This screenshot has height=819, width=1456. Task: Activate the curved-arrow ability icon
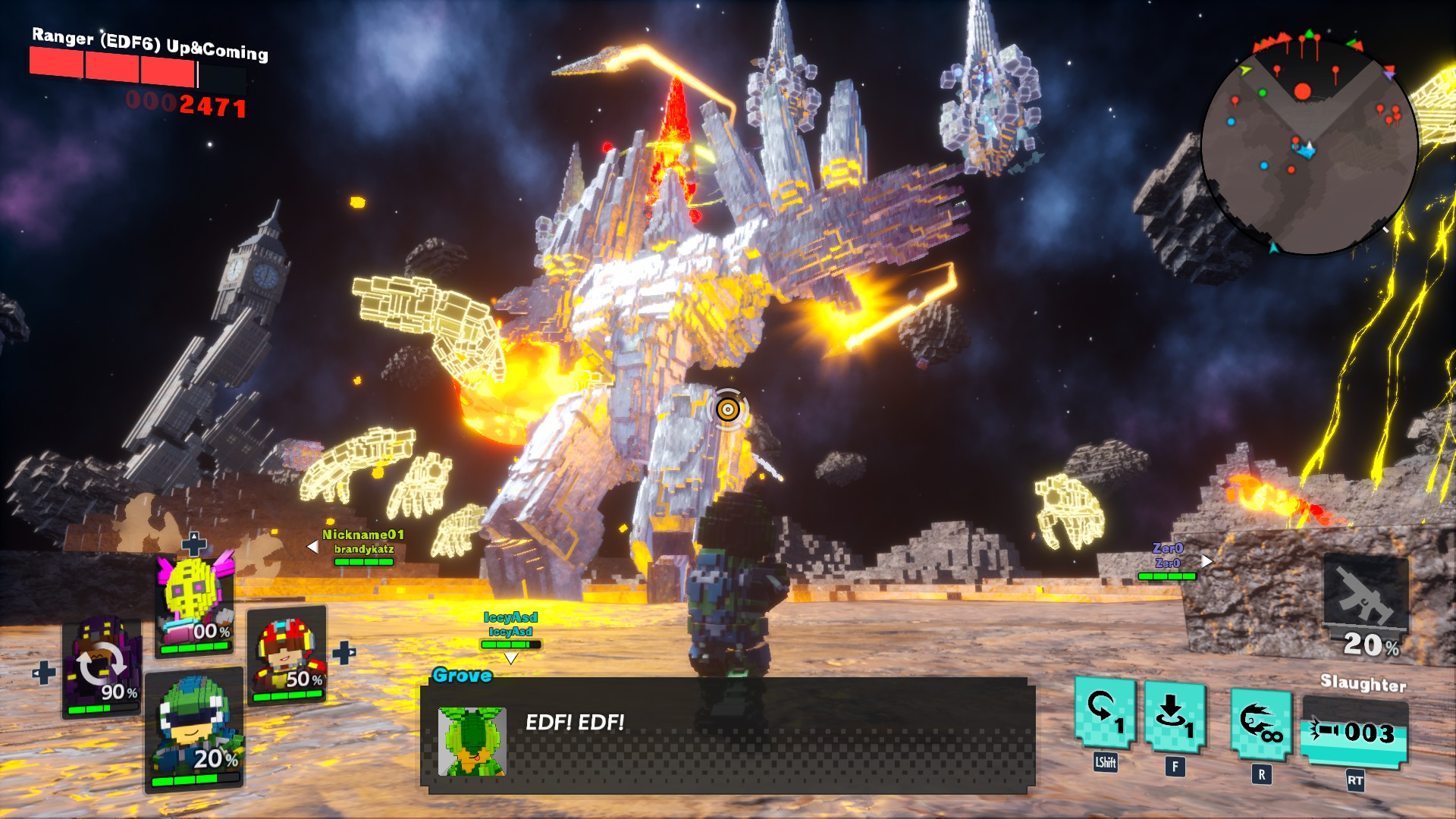(1104, 713)
